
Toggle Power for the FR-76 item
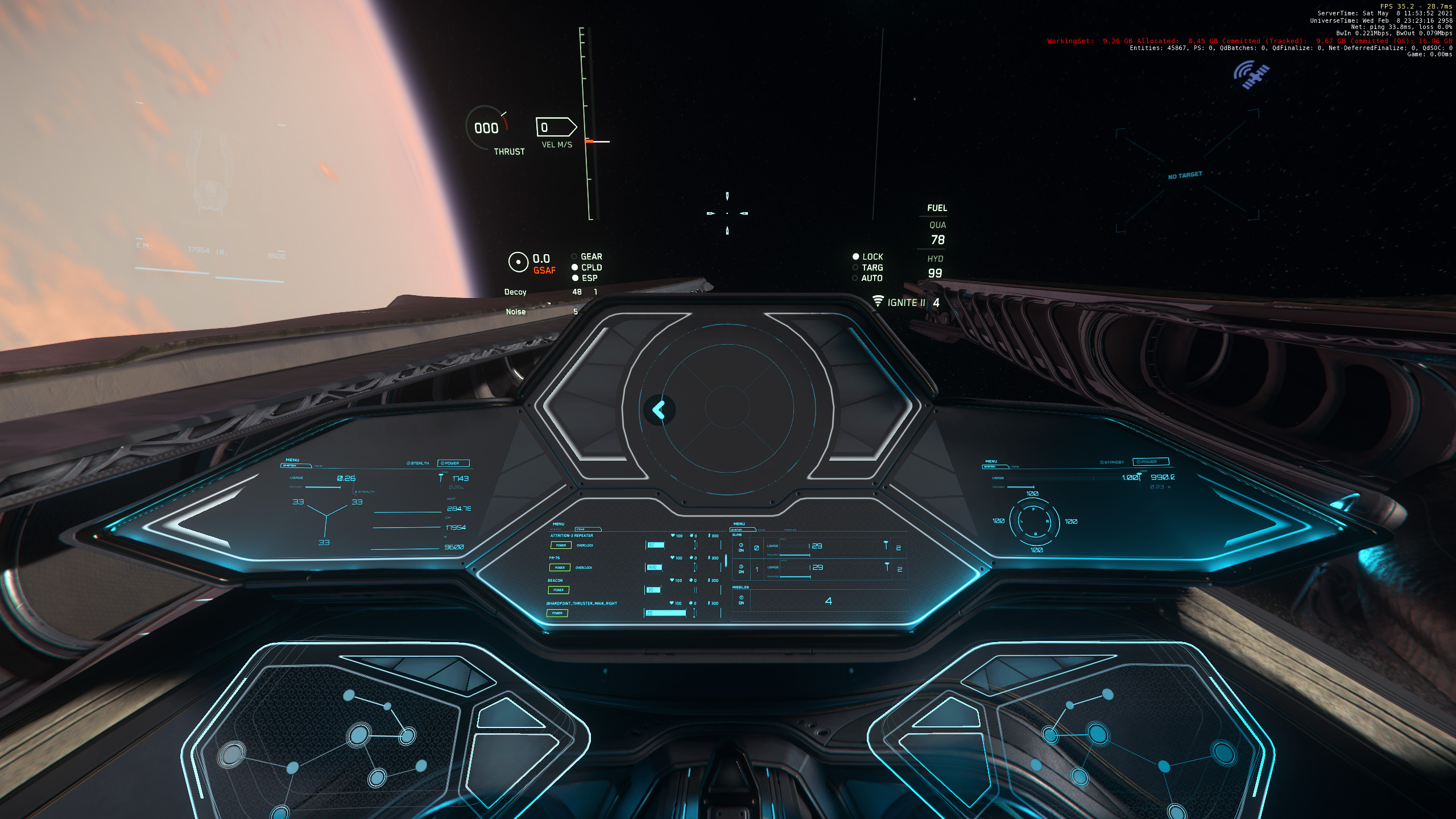(560, 568)
